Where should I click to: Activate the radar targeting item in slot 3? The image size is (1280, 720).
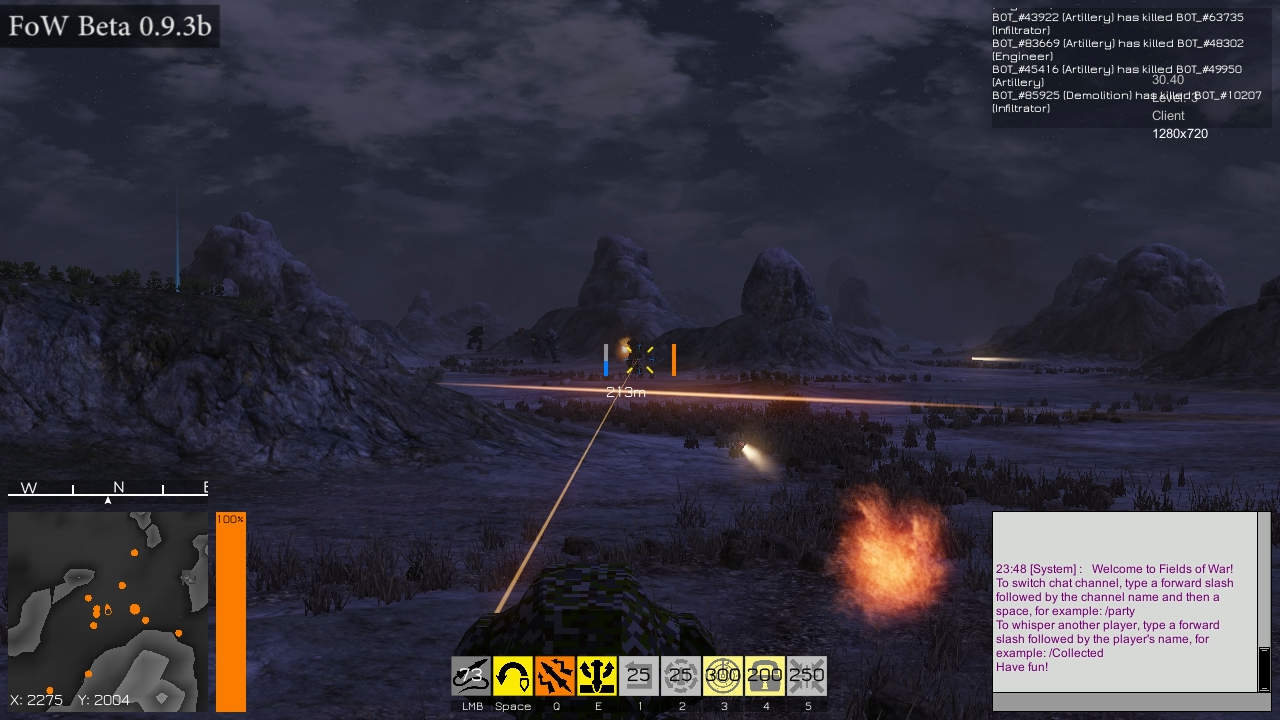pos(723,675)
